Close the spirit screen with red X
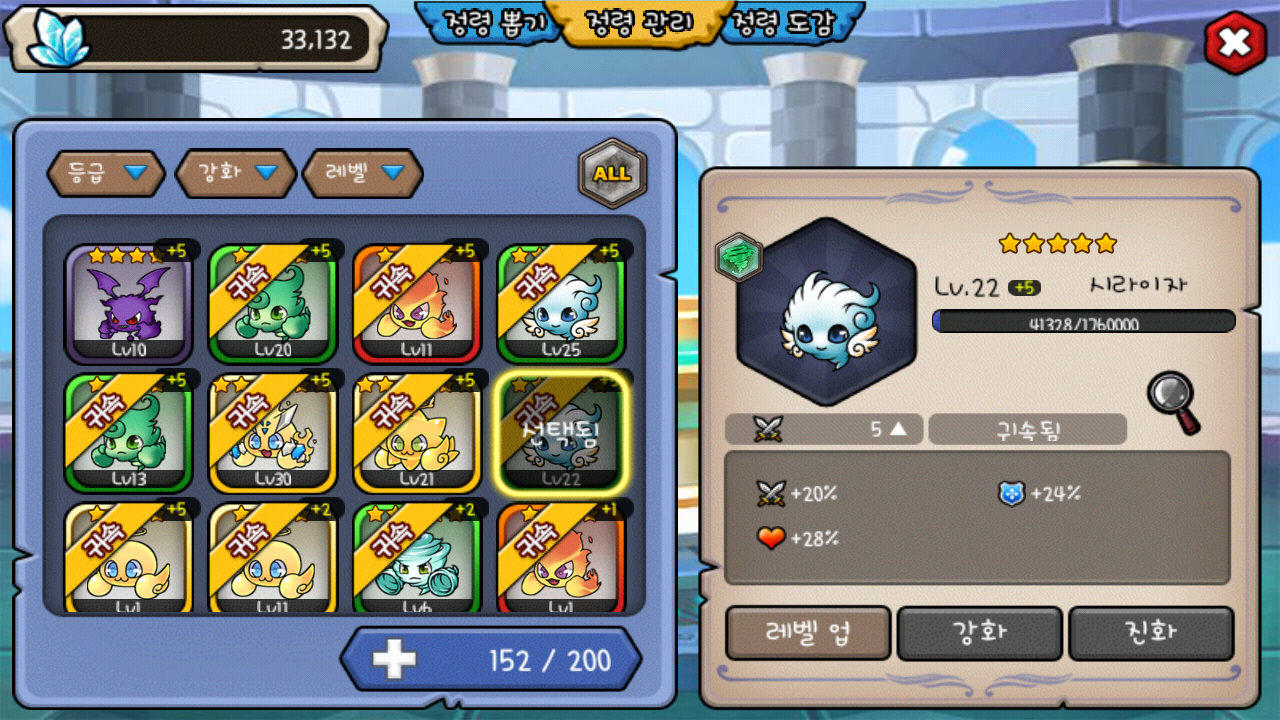Image resolution: width=1280 pixels, height=720 pixels. coord(1235,43)
